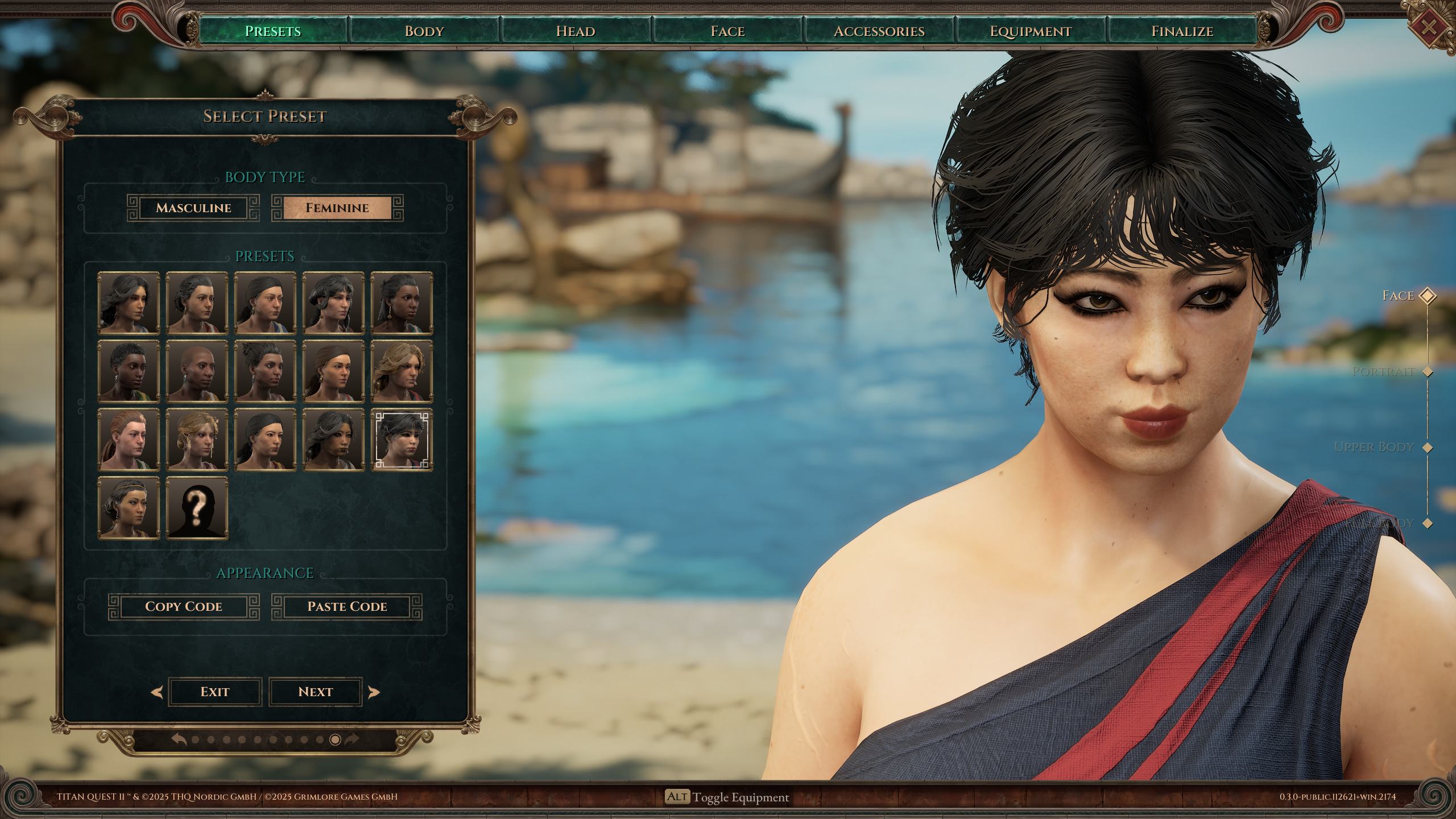Viewport: 1456px width, 819px height.
Task: Exit the character creator
Action: 214,692
